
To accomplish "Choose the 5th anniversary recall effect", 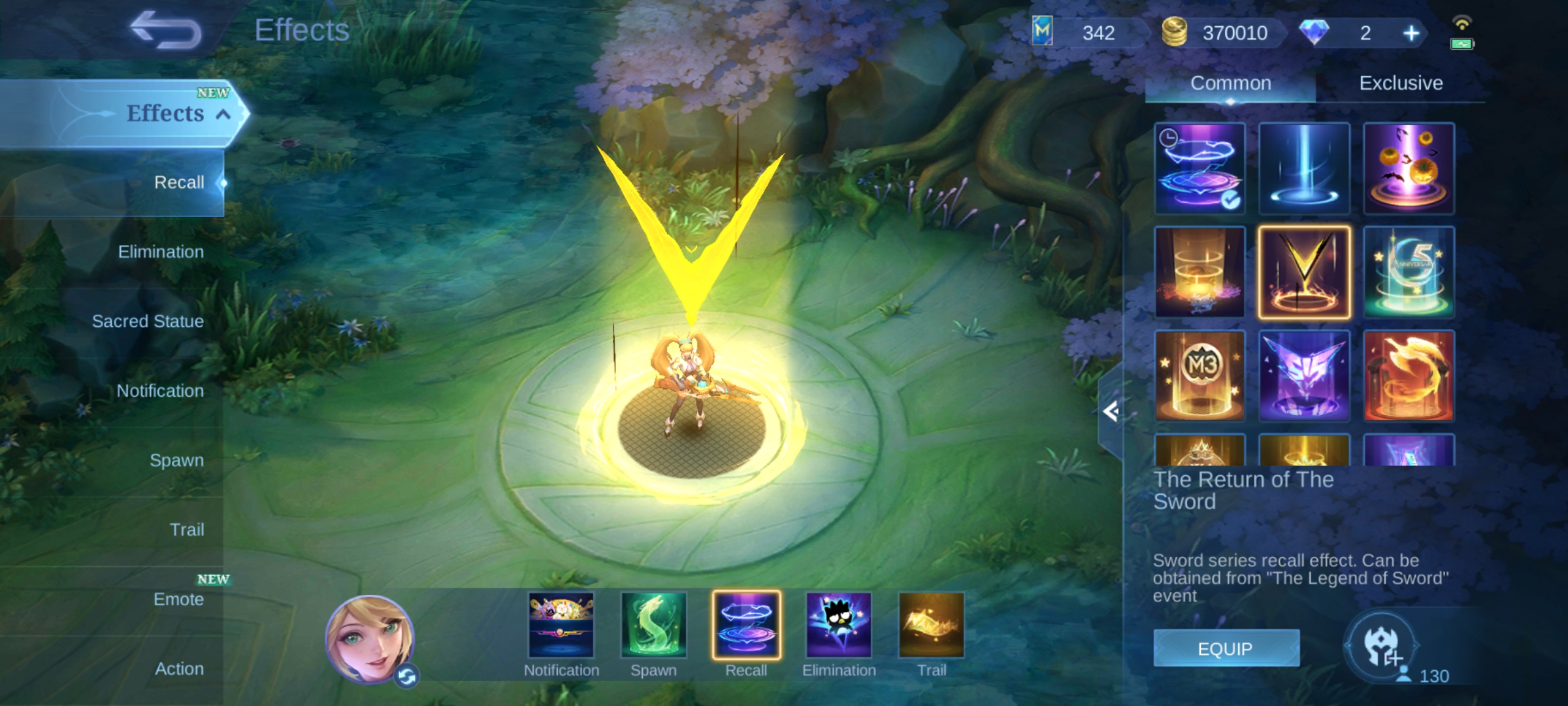I will pos(1409,272).
